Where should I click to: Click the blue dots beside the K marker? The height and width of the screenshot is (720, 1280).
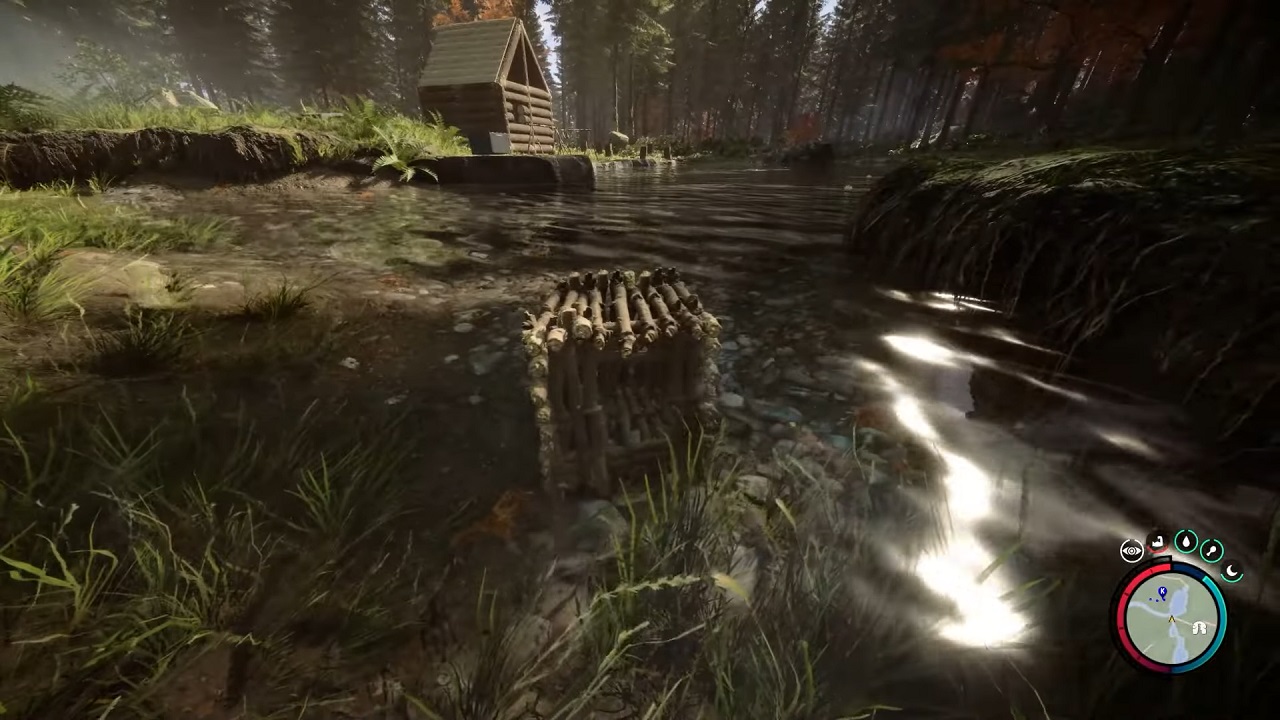(1154, 600)
